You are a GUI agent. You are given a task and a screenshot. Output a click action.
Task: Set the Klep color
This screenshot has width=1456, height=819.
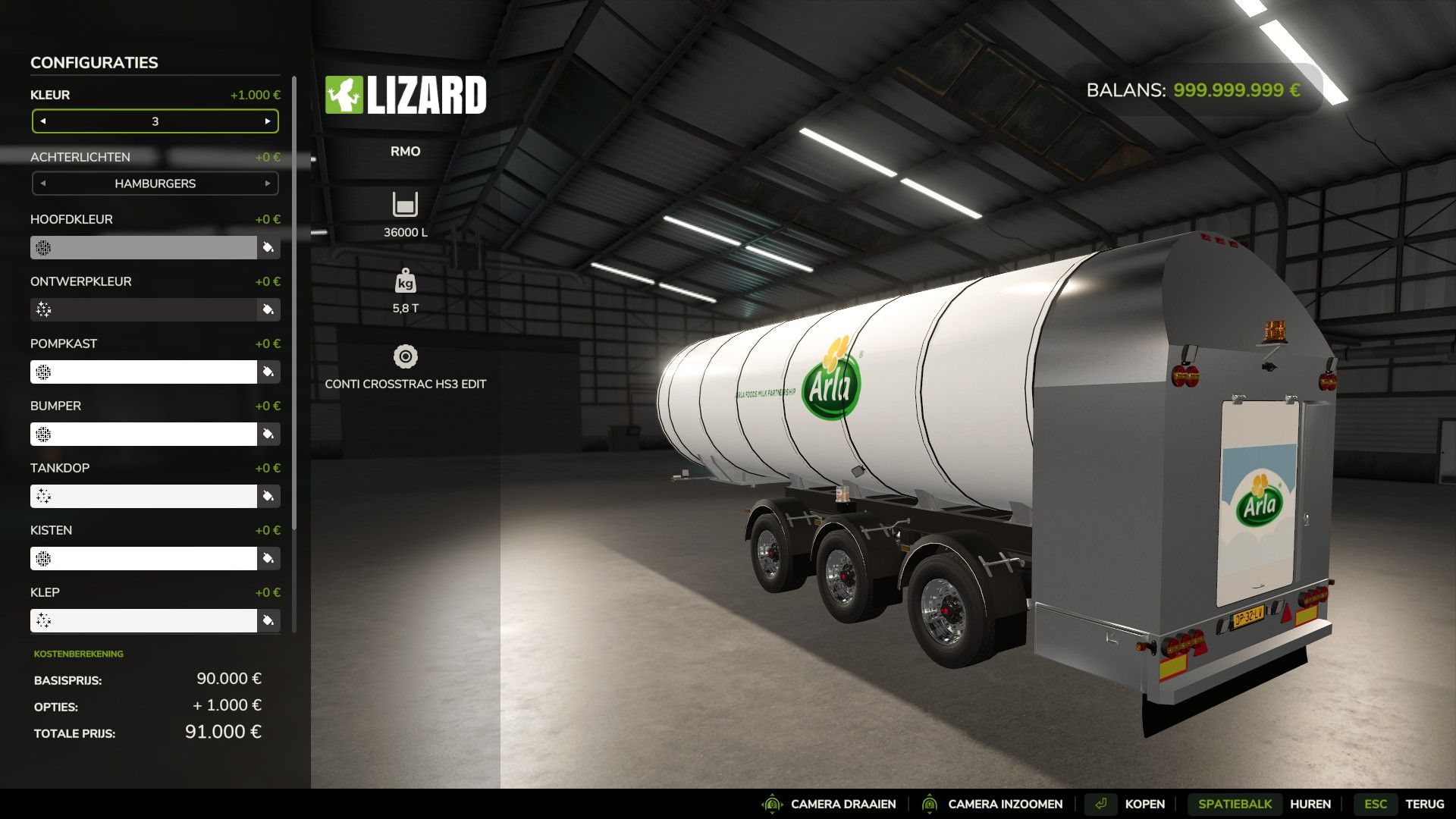tap(268, 620)
